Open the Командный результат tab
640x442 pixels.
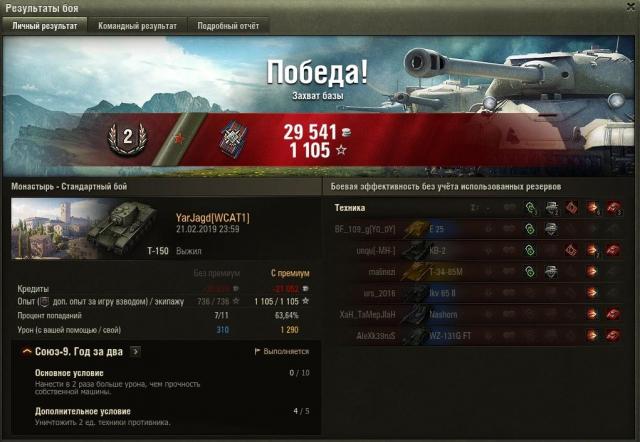pos(137,26)
